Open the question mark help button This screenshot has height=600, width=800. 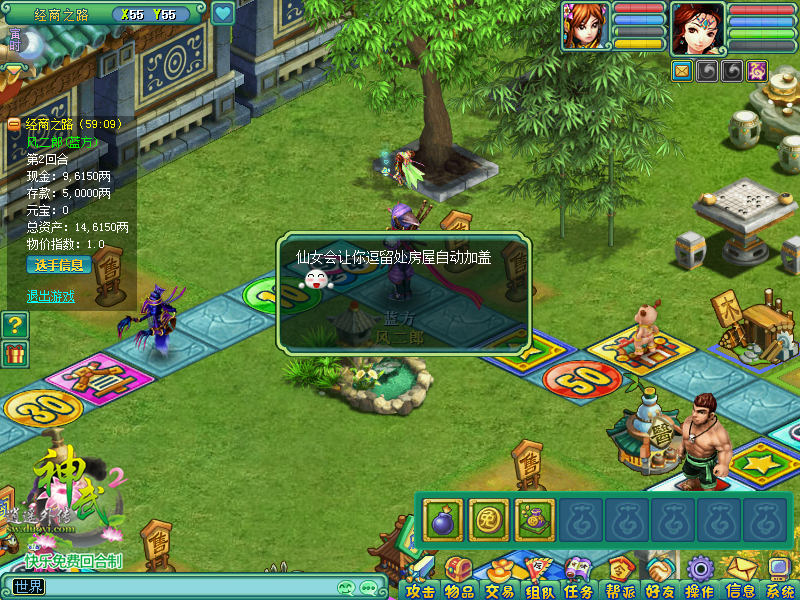coord(14,324)
